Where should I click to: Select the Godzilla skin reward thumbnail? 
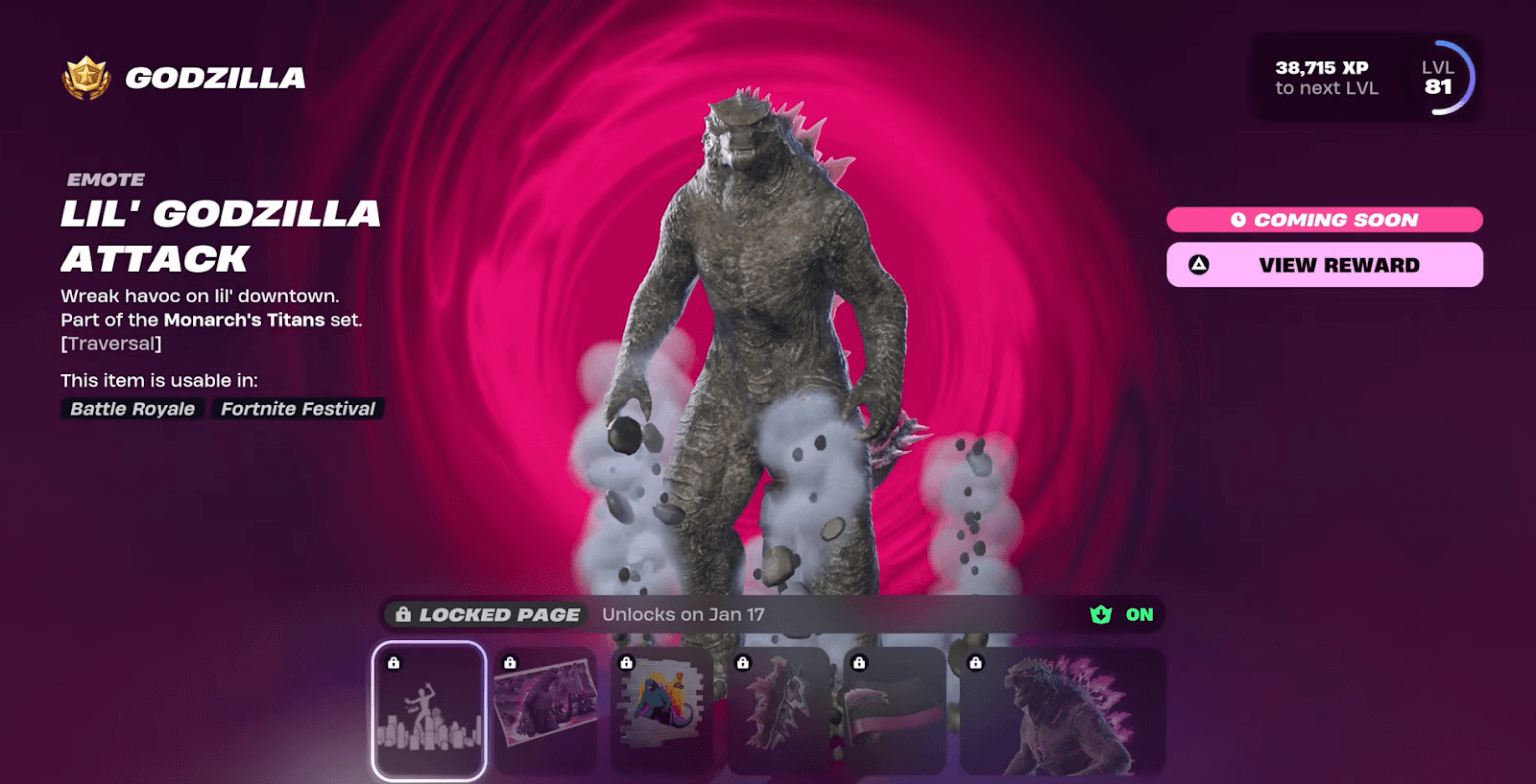pos(1055,712)
